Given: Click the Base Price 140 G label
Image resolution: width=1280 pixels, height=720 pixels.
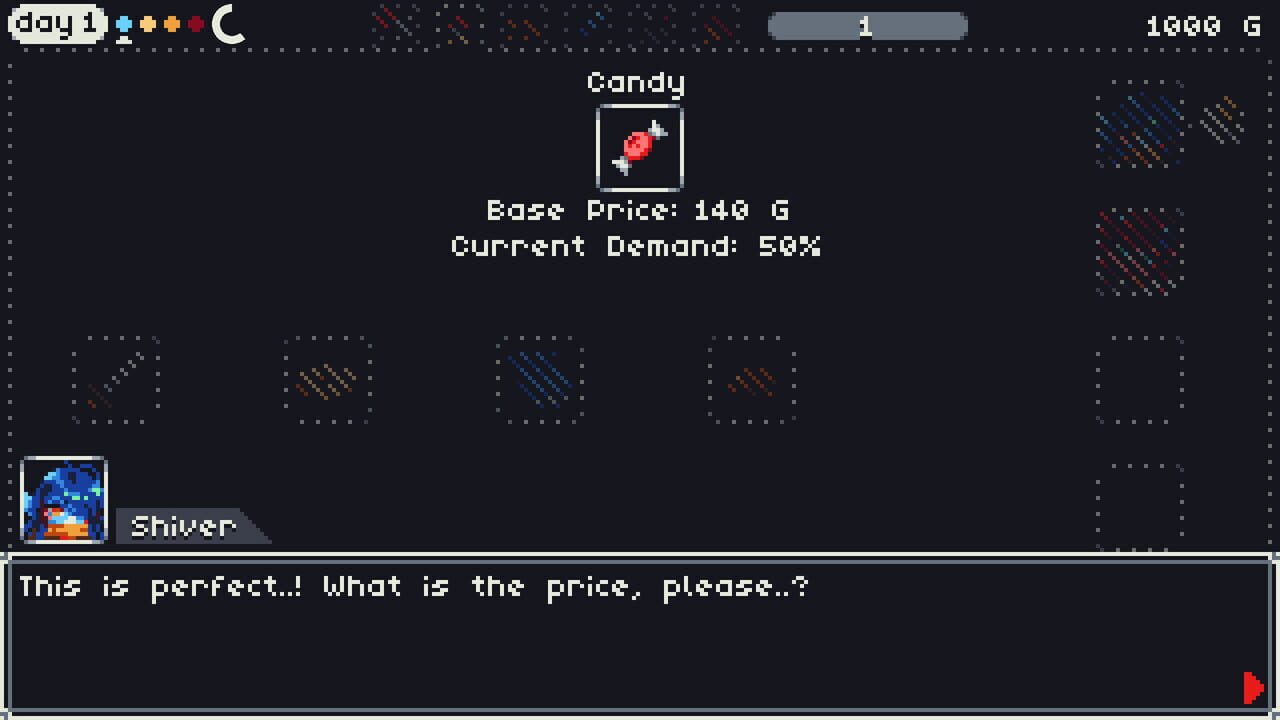Looking at the screenshot, I should click(x=636, y=210).
